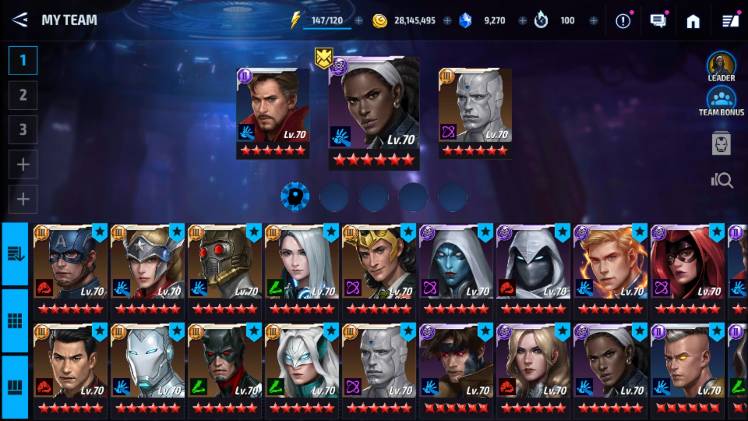Image resolution: width=748 pixels, height=421 pixels.
Task: Return to the home lobby
Action: (x=693, y=20)
